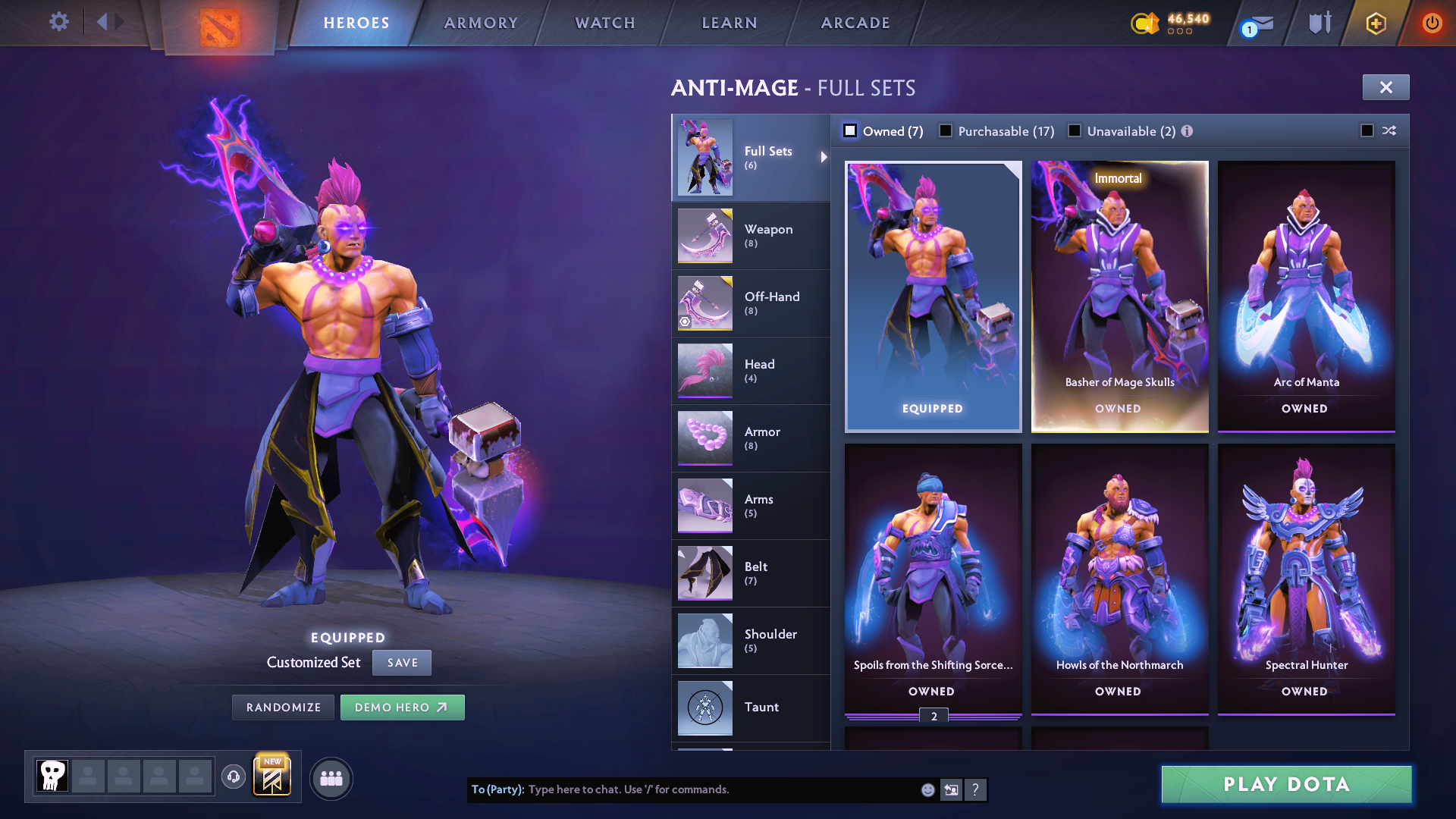This screenshot has height=819, width=1456.
Task: Open the friends list icon
Action: 331,777
